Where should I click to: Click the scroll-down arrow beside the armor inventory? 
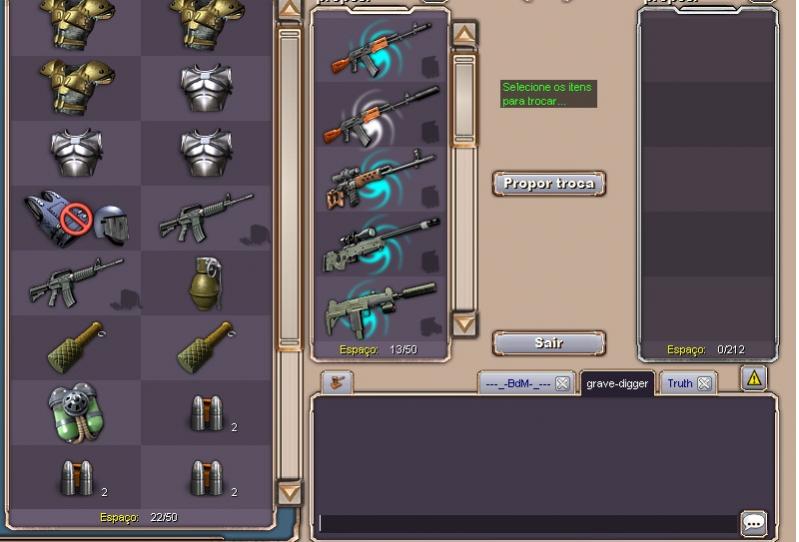(289, 492)
